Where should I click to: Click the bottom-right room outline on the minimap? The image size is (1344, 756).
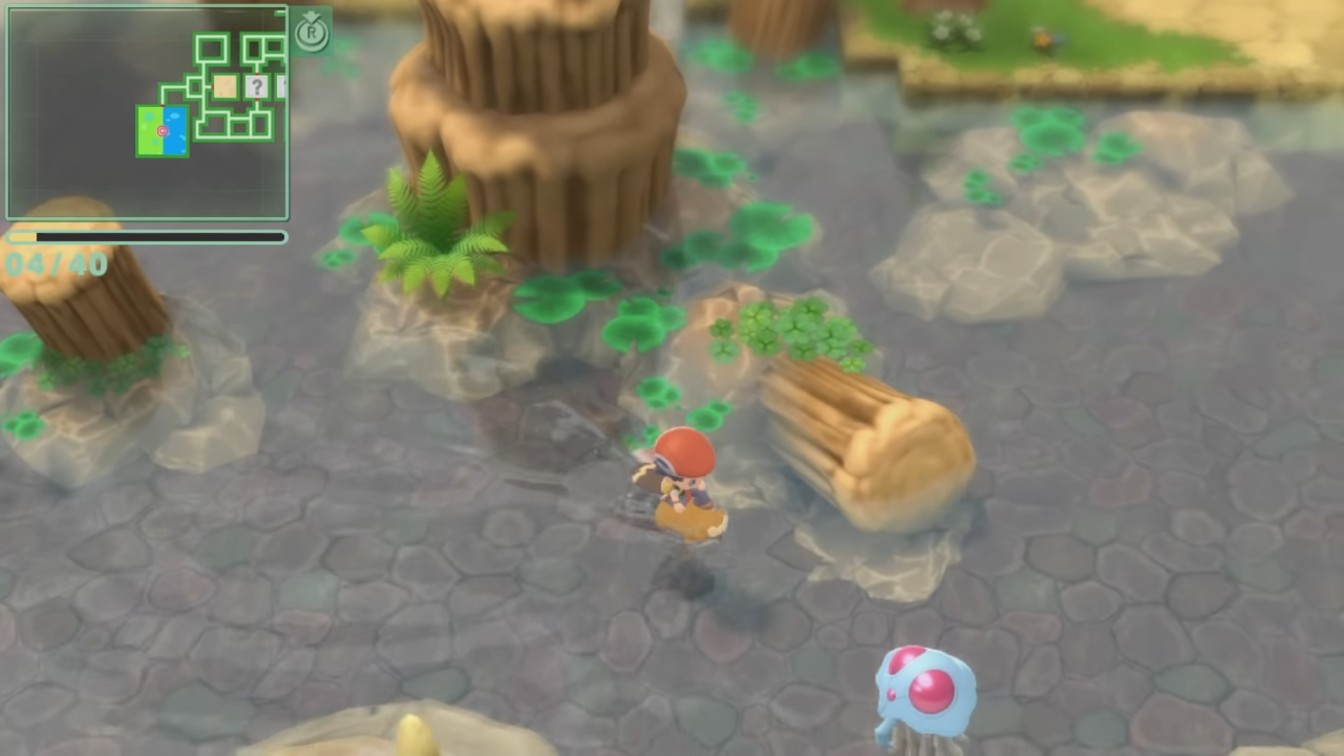[x=262, y=126]
